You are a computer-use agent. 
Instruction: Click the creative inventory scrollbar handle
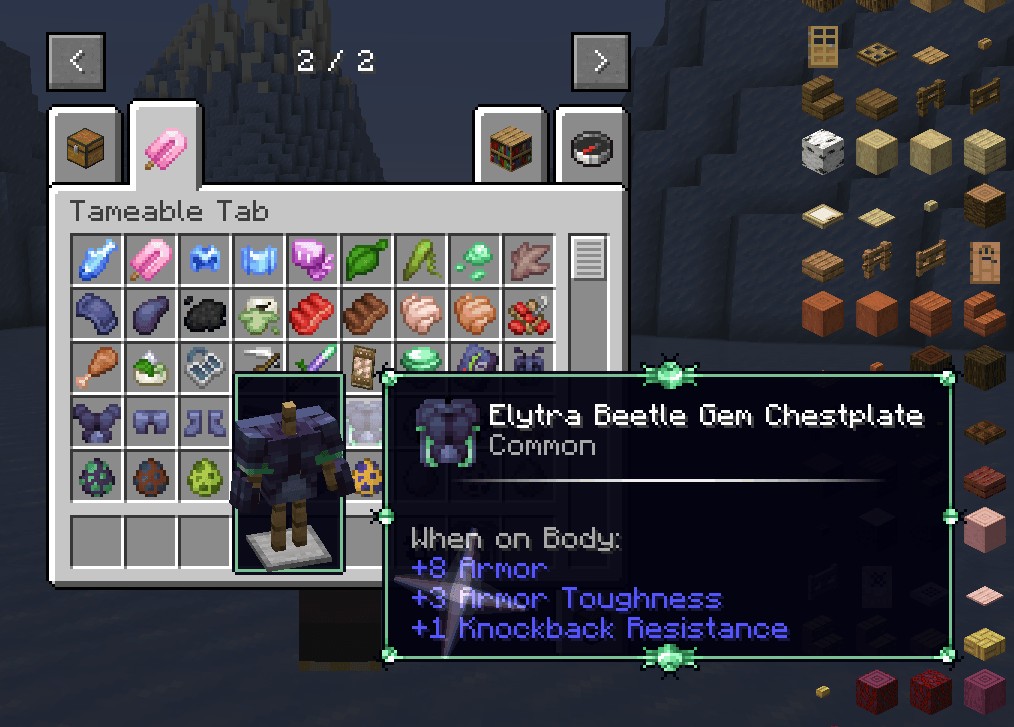tap(588, 258)
